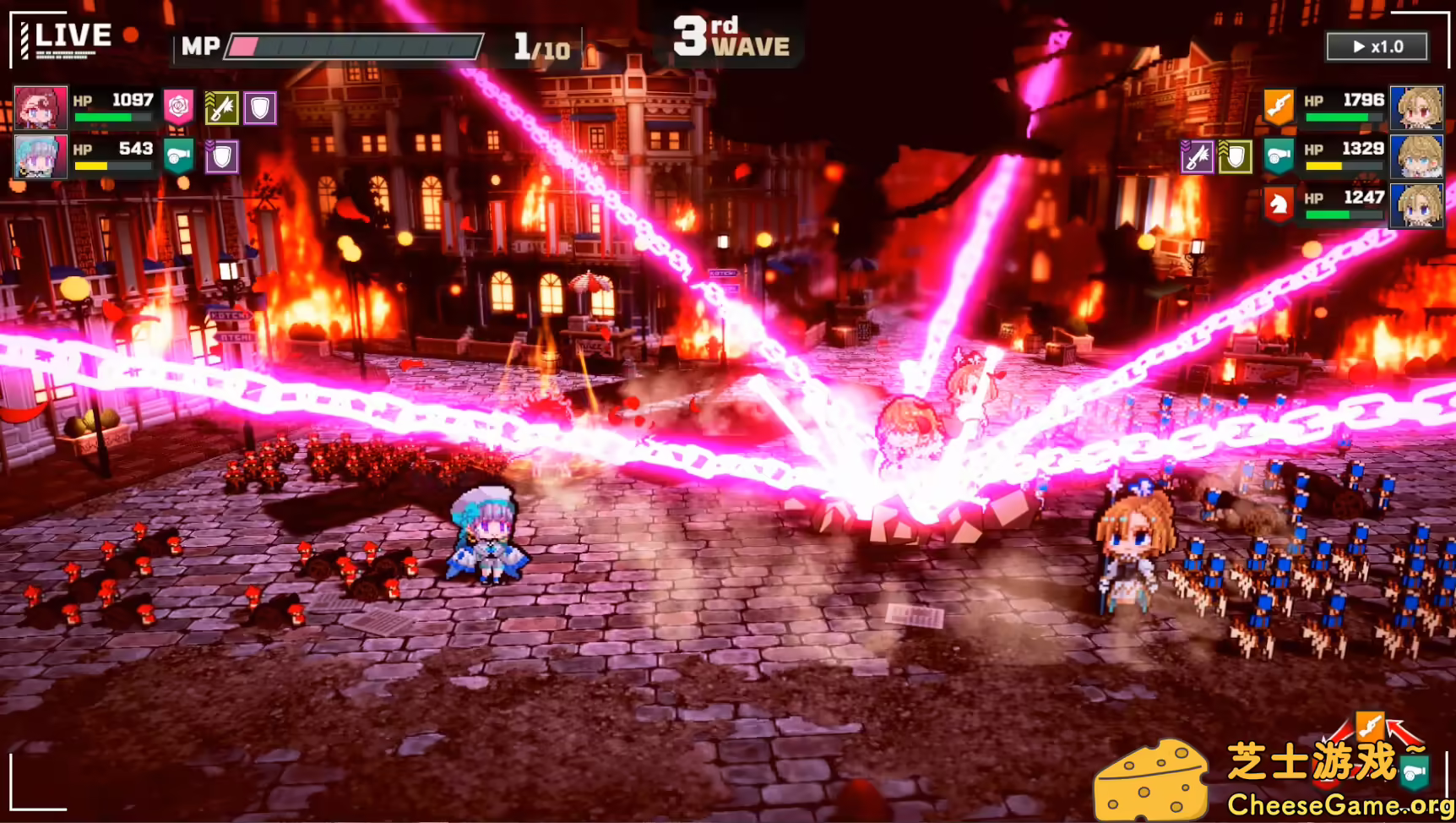1456x823 pixels.
Task: Select the orange rifle class icon next to HP 1796
Action: pyautogui.click(x=1279, y=106)
